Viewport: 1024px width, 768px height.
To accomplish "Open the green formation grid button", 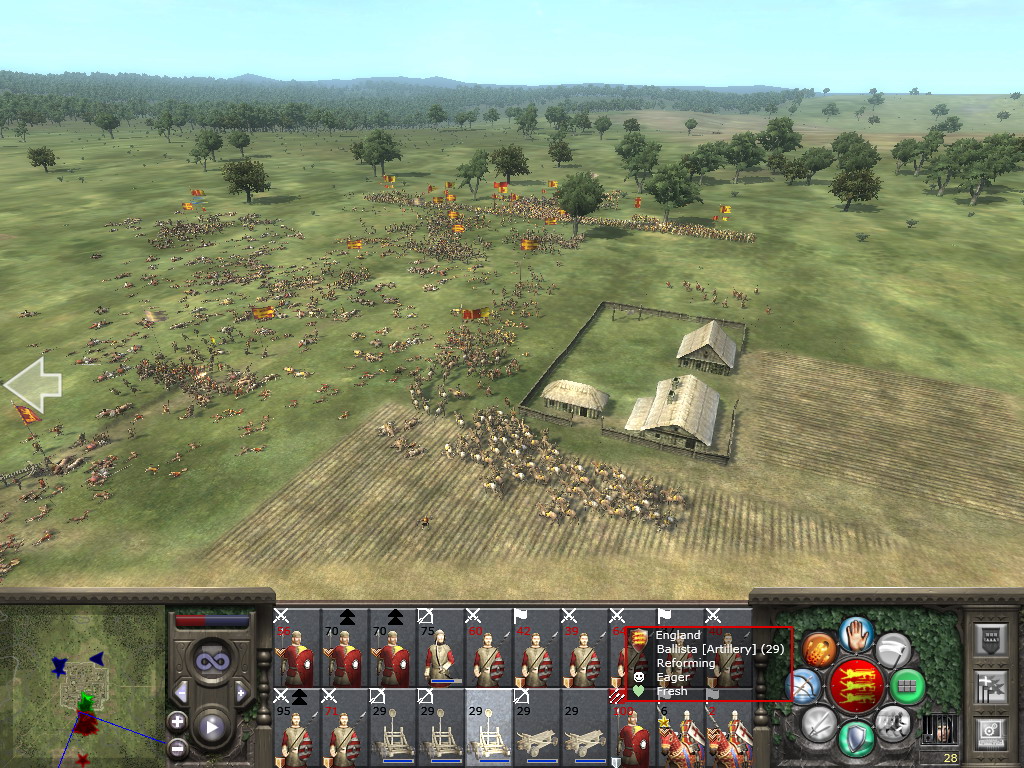I will pyautogui.click(x=908, y=686).
